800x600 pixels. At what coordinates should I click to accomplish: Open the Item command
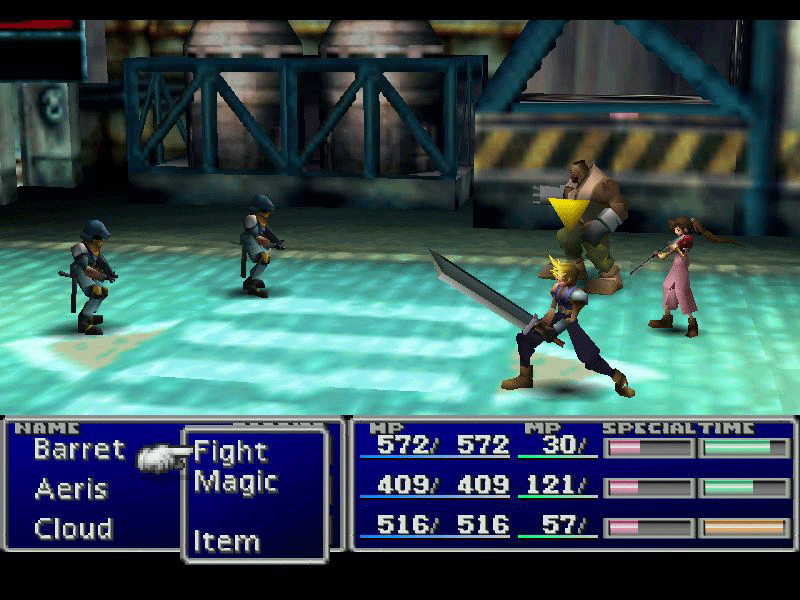(227, 542)
